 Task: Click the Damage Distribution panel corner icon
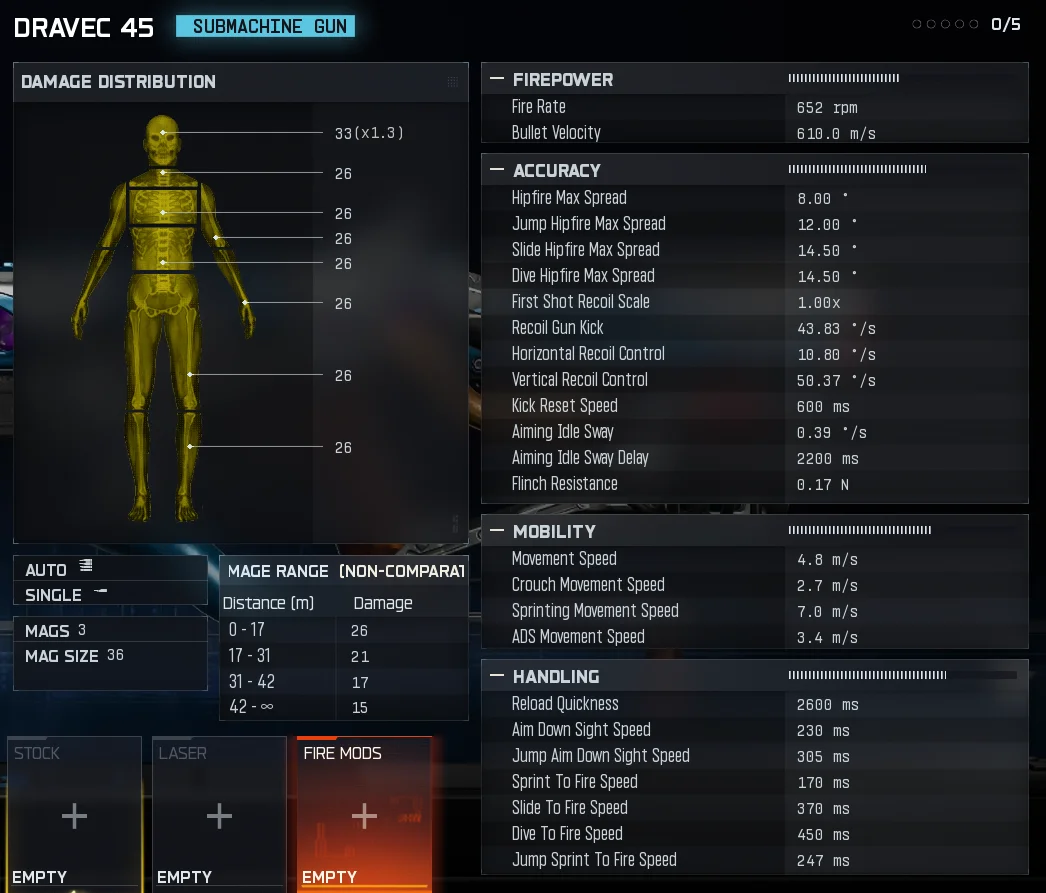click(x=453, y=82)
